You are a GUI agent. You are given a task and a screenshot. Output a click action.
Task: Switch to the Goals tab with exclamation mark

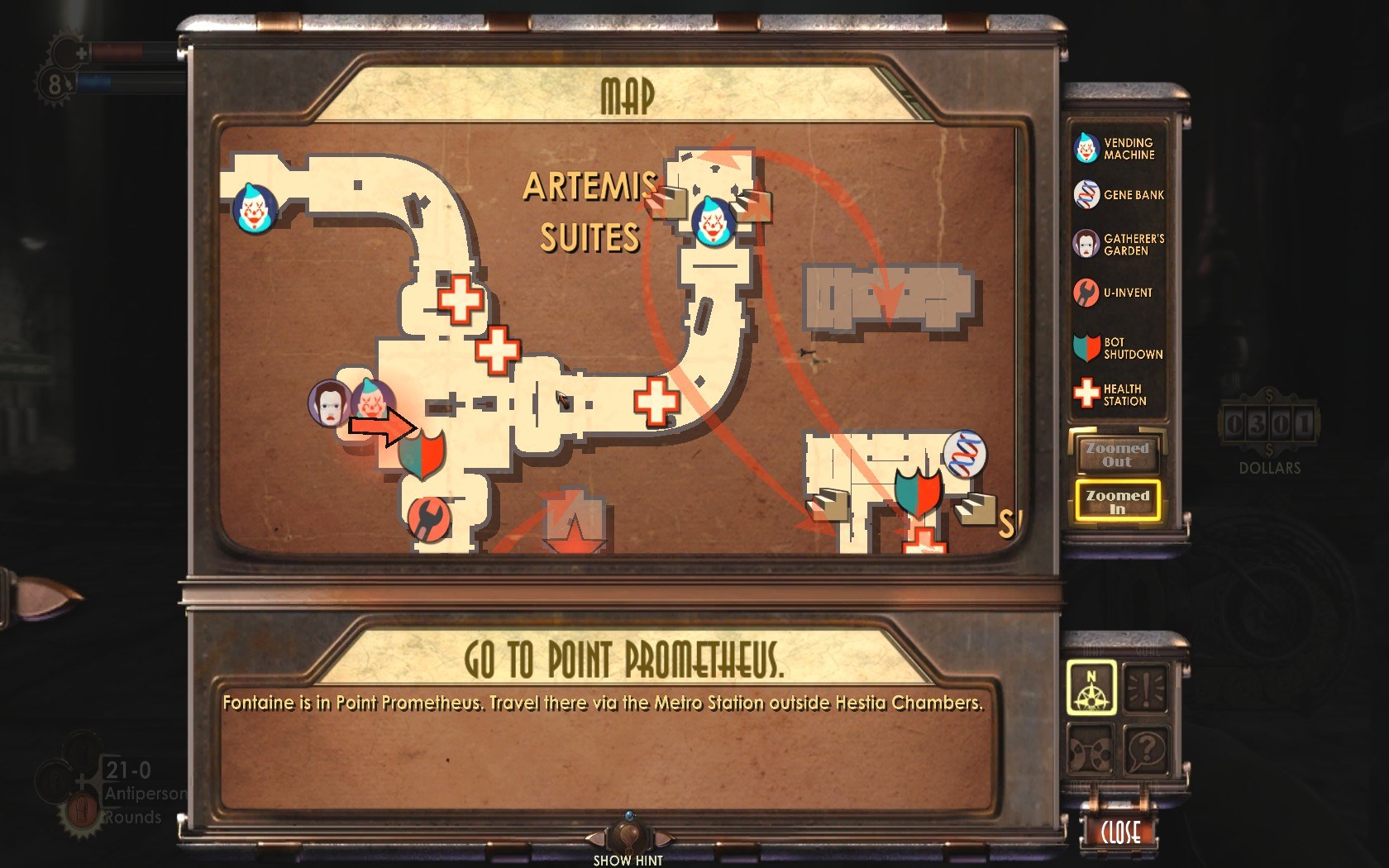[x=1146, y=688]
